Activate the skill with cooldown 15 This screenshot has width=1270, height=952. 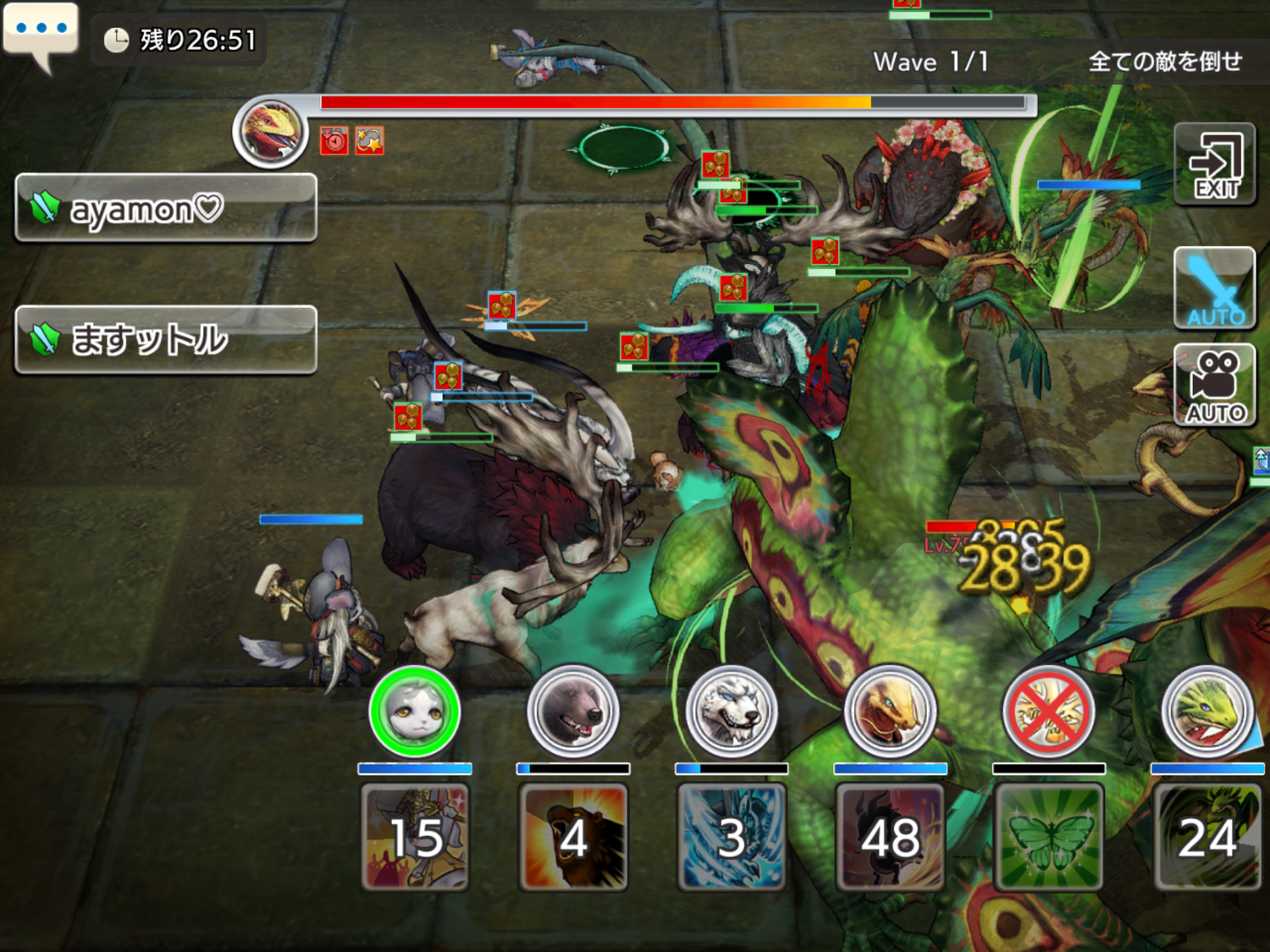pyautogui.click(x=415, y=837)
